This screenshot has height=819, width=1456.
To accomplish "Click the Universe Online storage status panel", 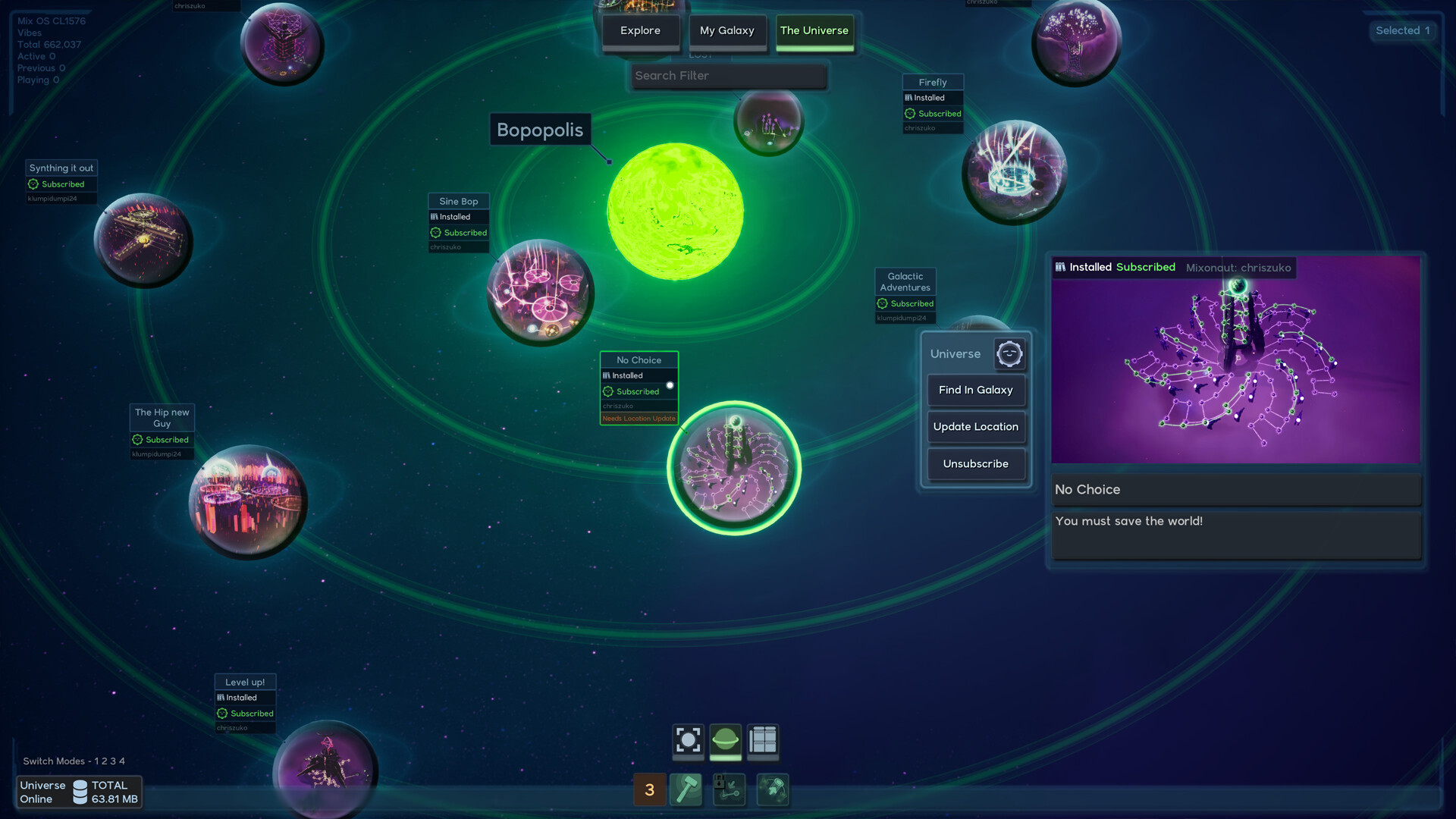I will 79,792.
